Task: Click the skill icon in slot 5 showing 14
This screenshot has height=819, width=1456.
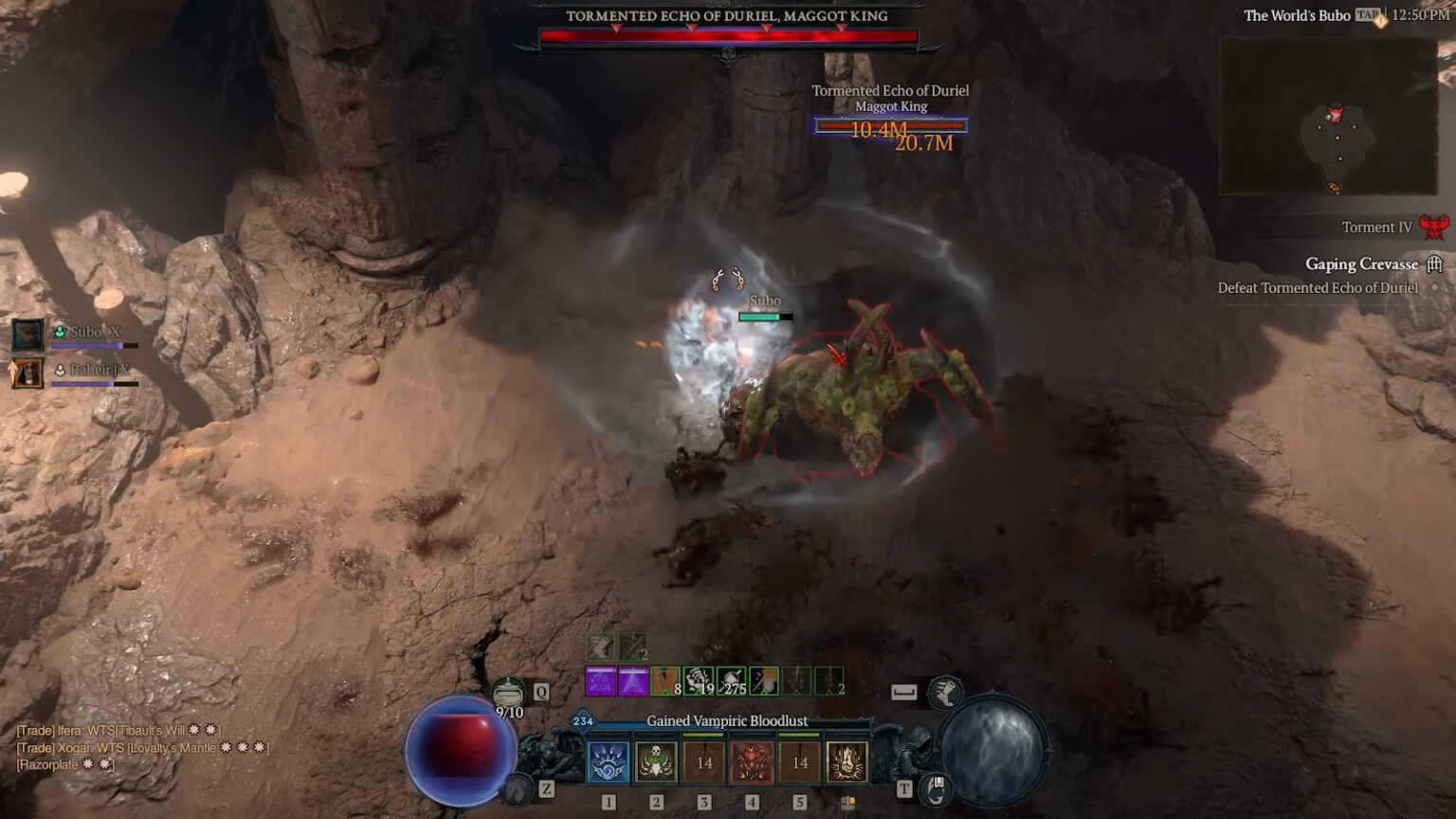Action: (800, 763)
